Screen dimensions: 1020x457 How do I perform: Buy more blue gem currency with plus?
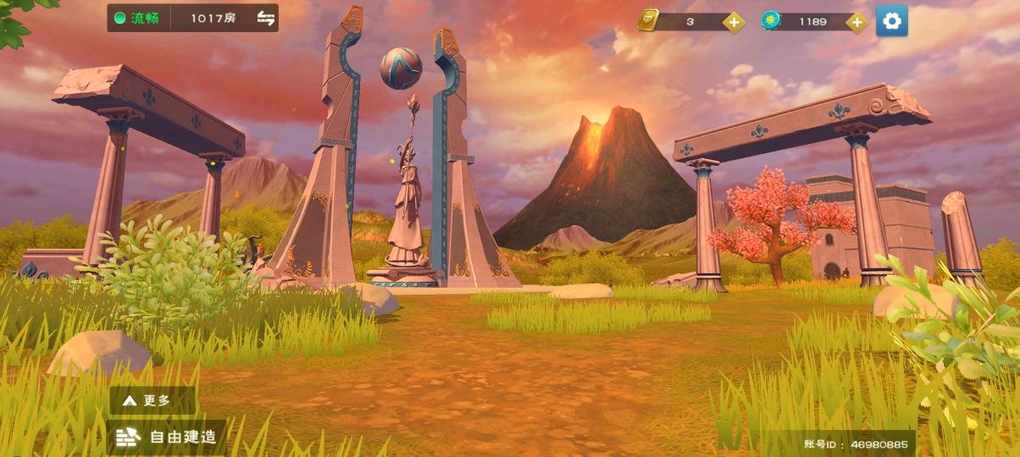pyautogui.click(x=857, y=21)
